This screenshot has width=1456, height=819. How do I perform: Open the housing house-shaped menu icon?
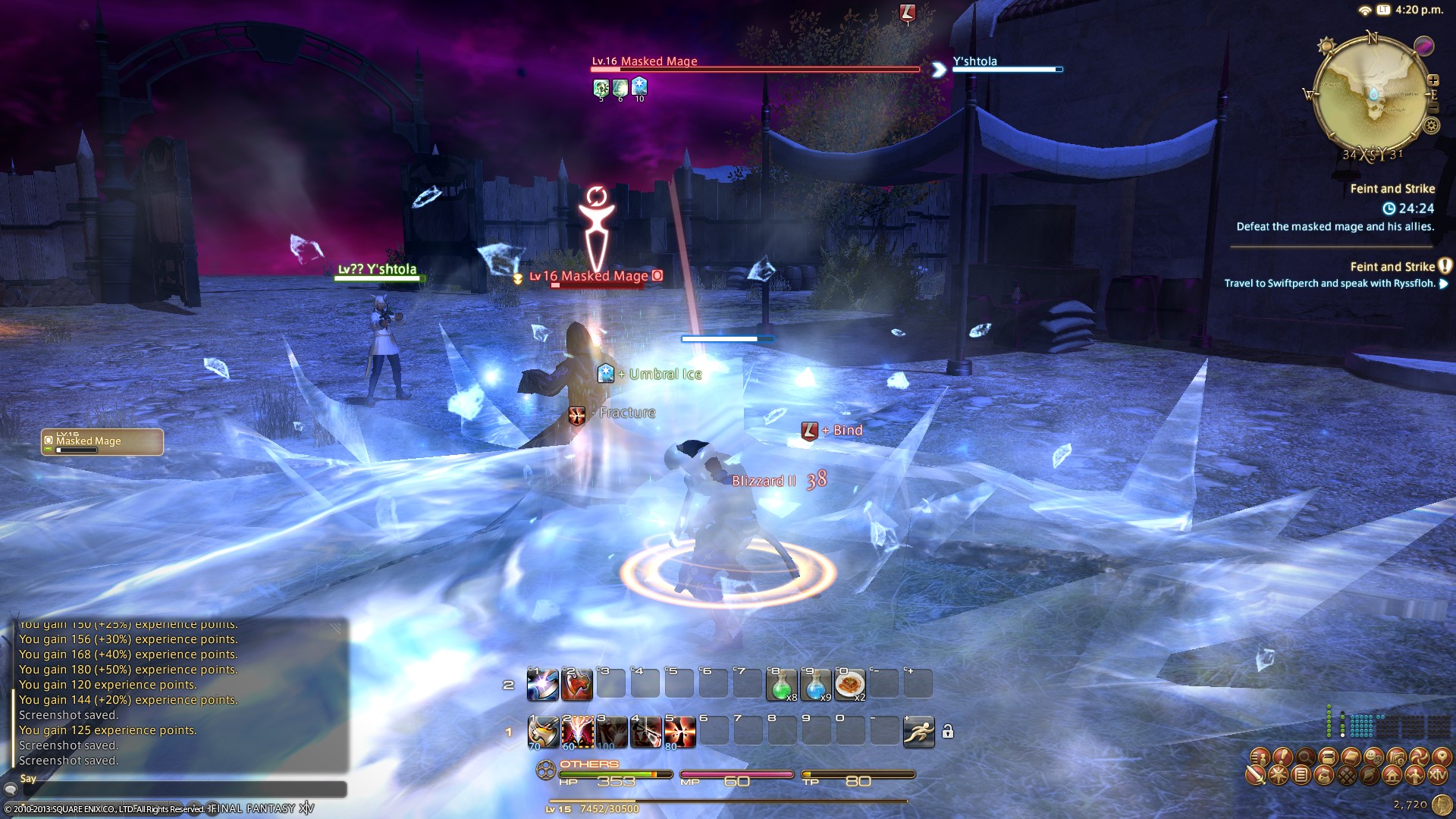click(1392, 775)
